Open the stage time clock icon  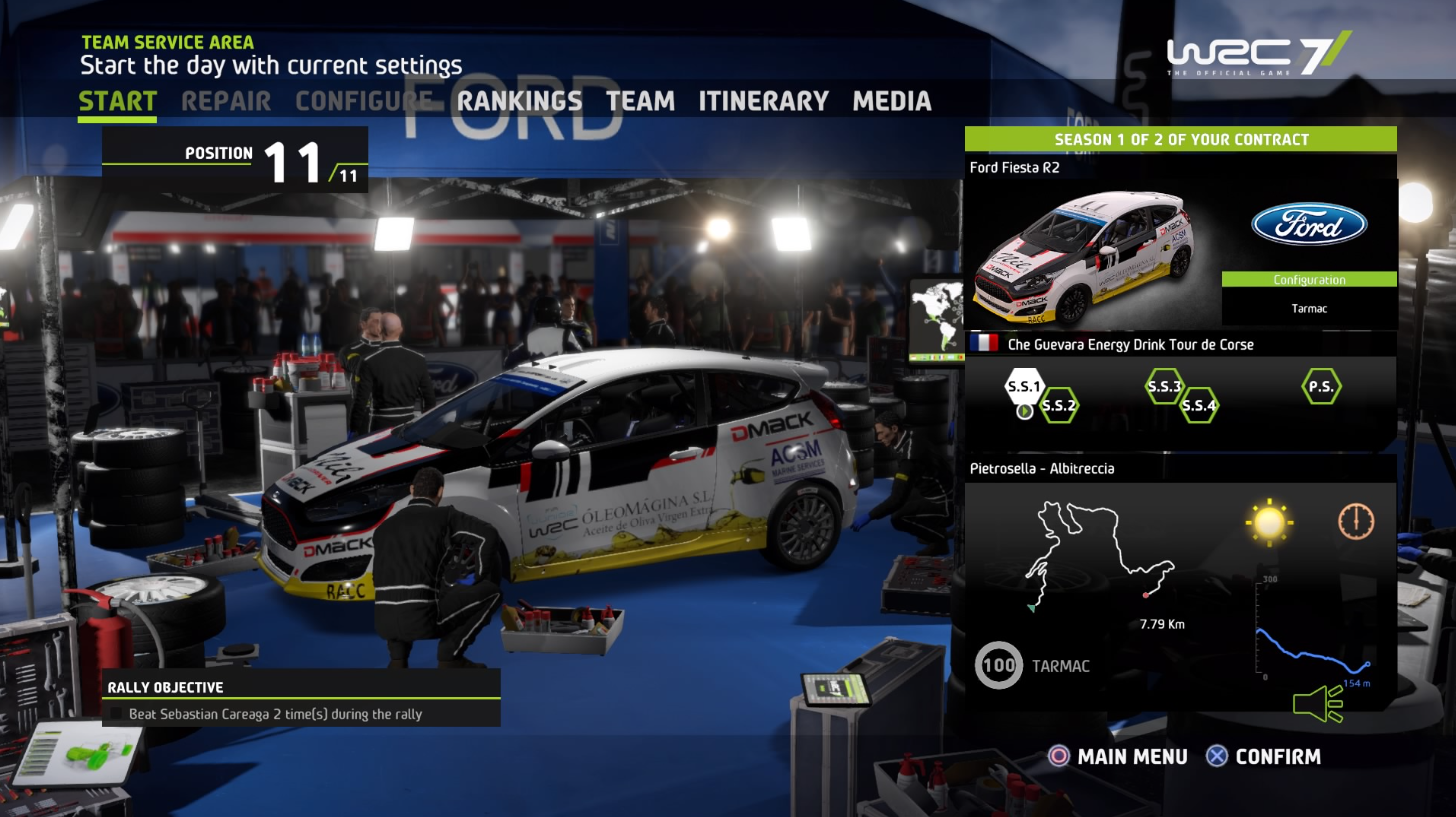[x=1357, y=520]
